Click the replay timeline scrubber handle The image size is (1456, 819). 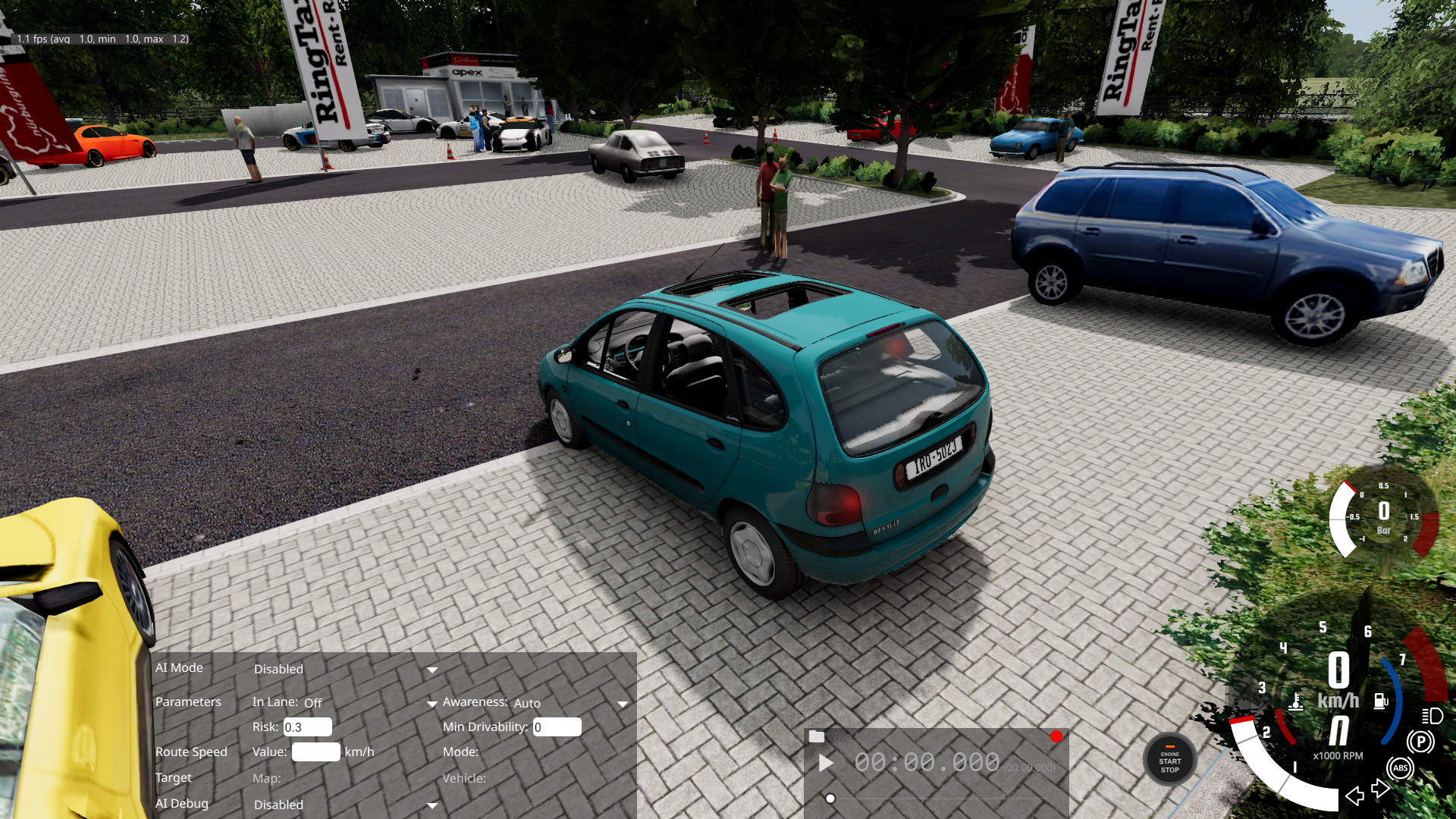[830, 799]
